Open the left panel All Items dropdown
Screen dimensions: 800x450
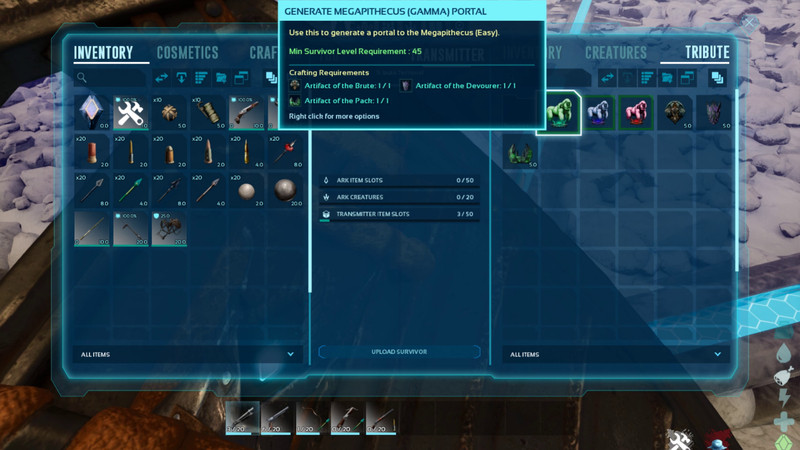pos(187,354)
